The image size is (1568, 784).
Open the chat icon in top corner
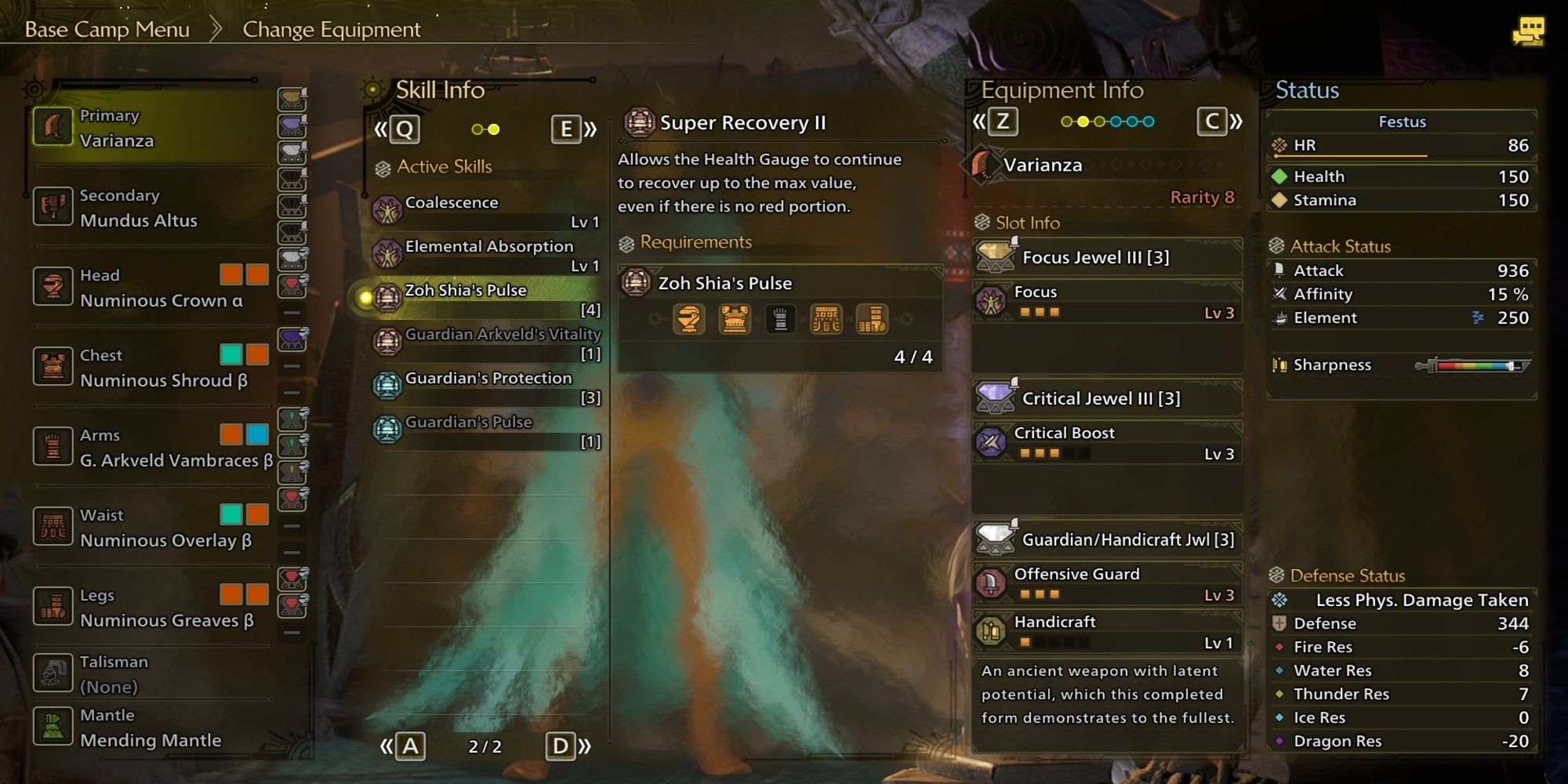[x=1528, y=32]
